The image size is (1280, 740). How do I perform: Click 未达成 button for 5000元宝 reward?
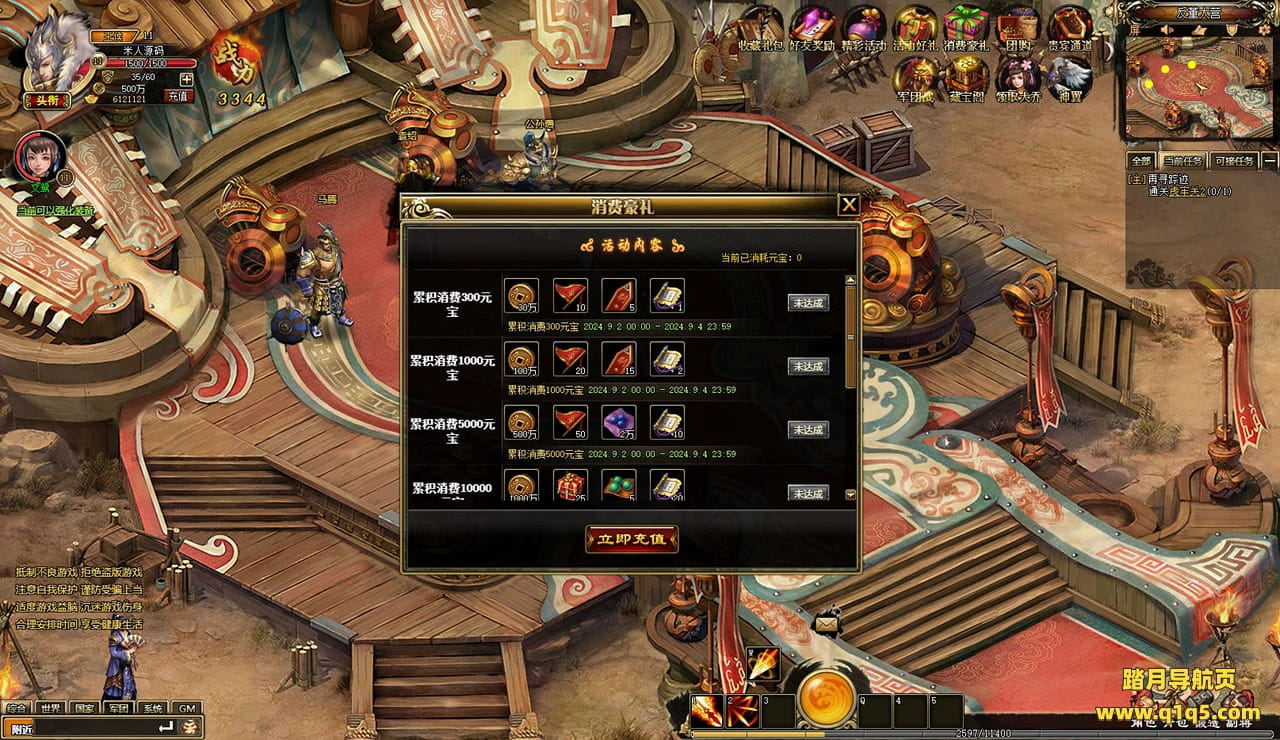click(x=808, y=430)
